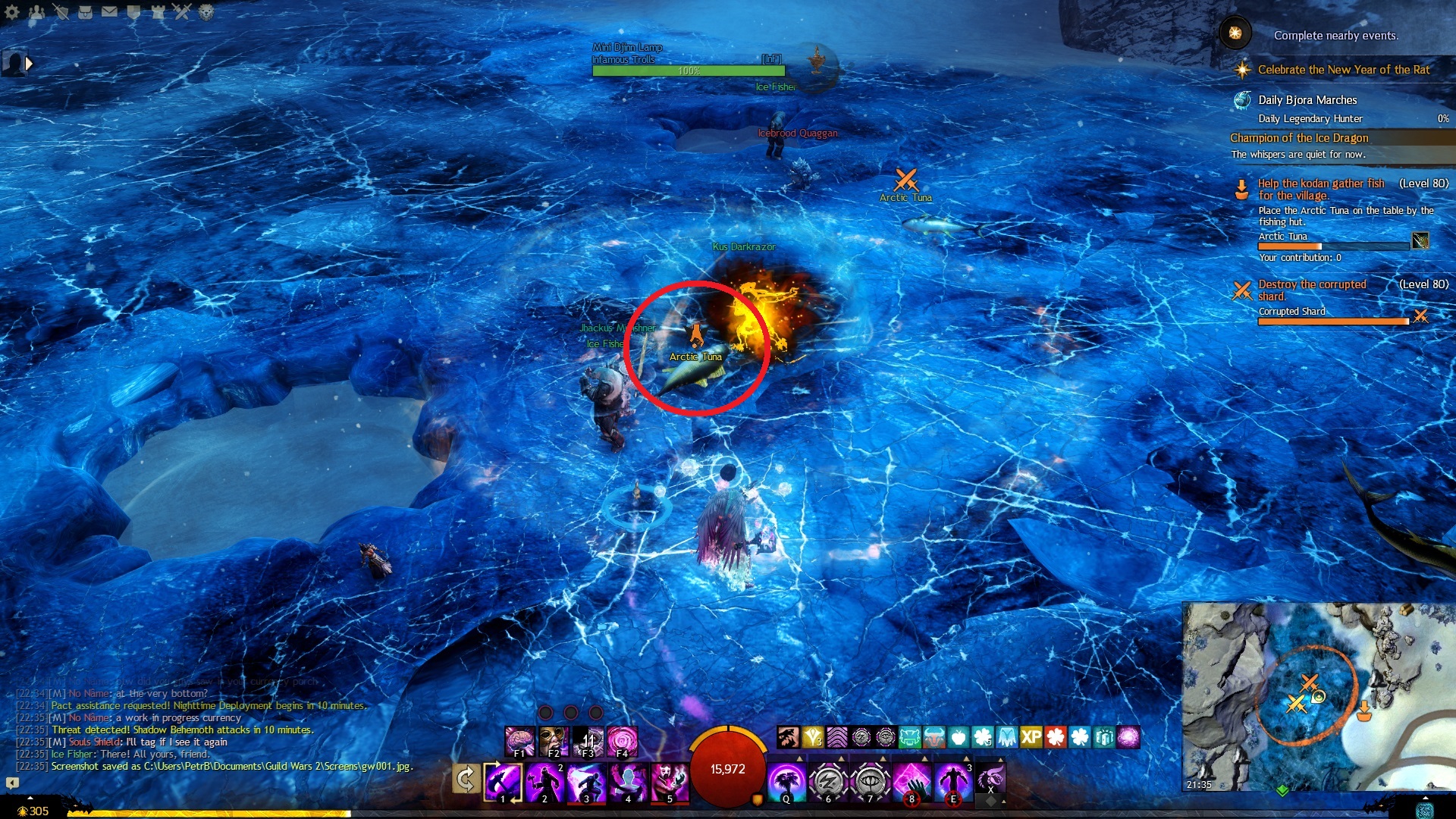This screenshot has height=819, width=1456.
Task: Open the game menu gear icon
Action: click(12, 11)
